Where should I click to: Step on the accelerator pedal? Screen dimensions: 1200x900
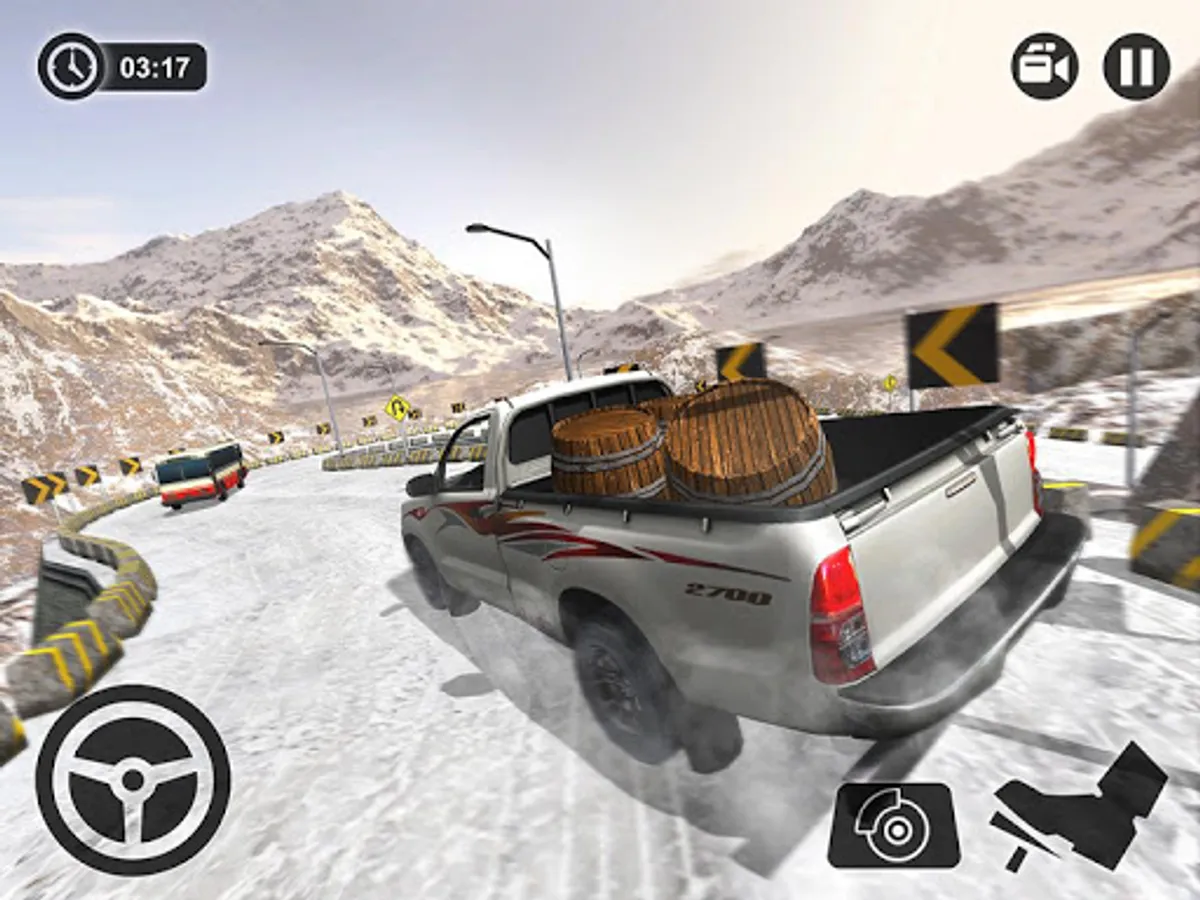[1080, 810]
